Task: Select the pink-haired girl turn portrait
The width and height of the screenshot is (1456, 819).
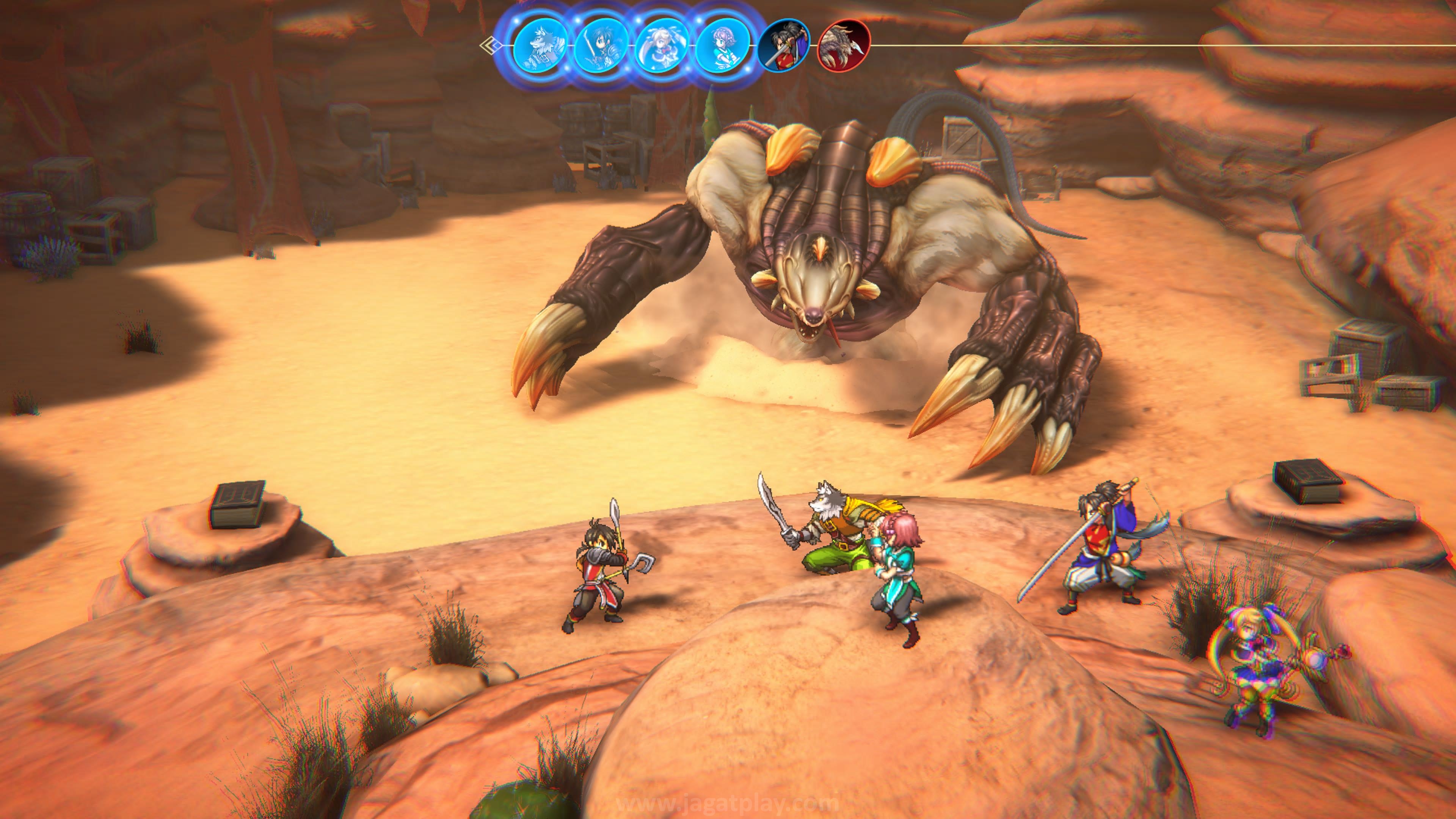Action: point(722,46)
